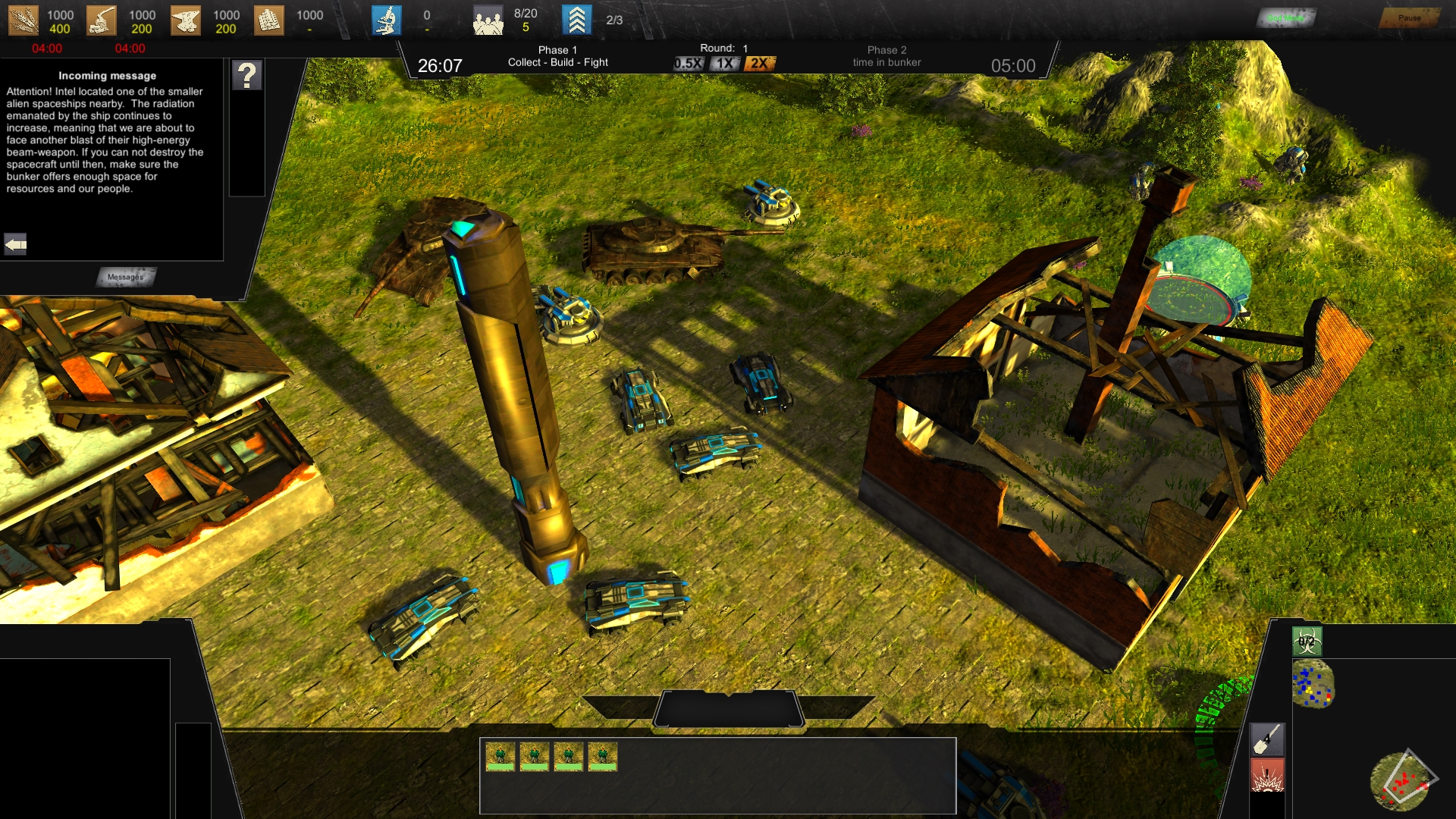Open the Messages tab
Viewport: 1456px width, 819px height.
(126, 277)
